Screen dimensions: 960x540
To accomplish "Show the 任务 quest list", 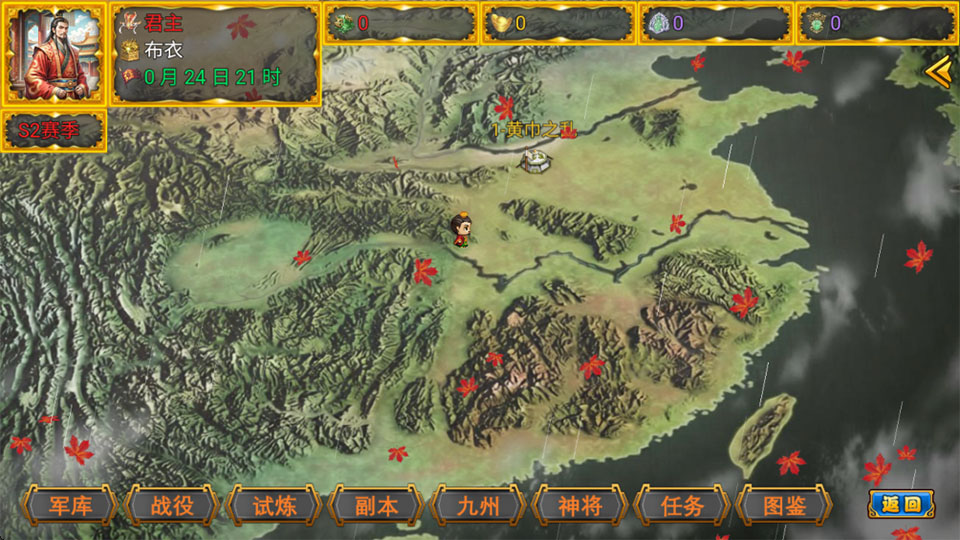I will pyautogui.click(x=682, y=505).
